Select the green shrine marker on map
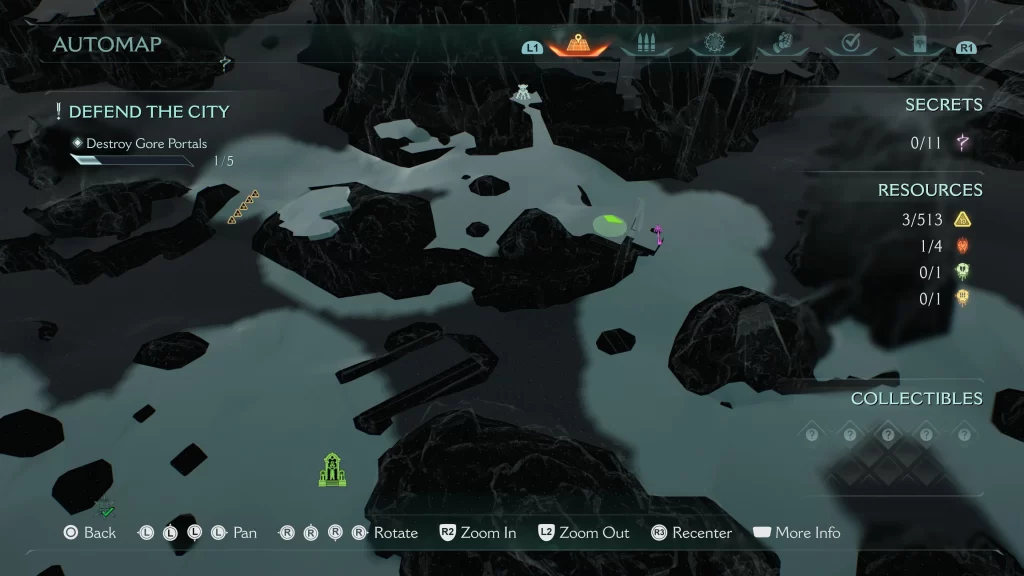1024x576 pixels. coord(332,470)
